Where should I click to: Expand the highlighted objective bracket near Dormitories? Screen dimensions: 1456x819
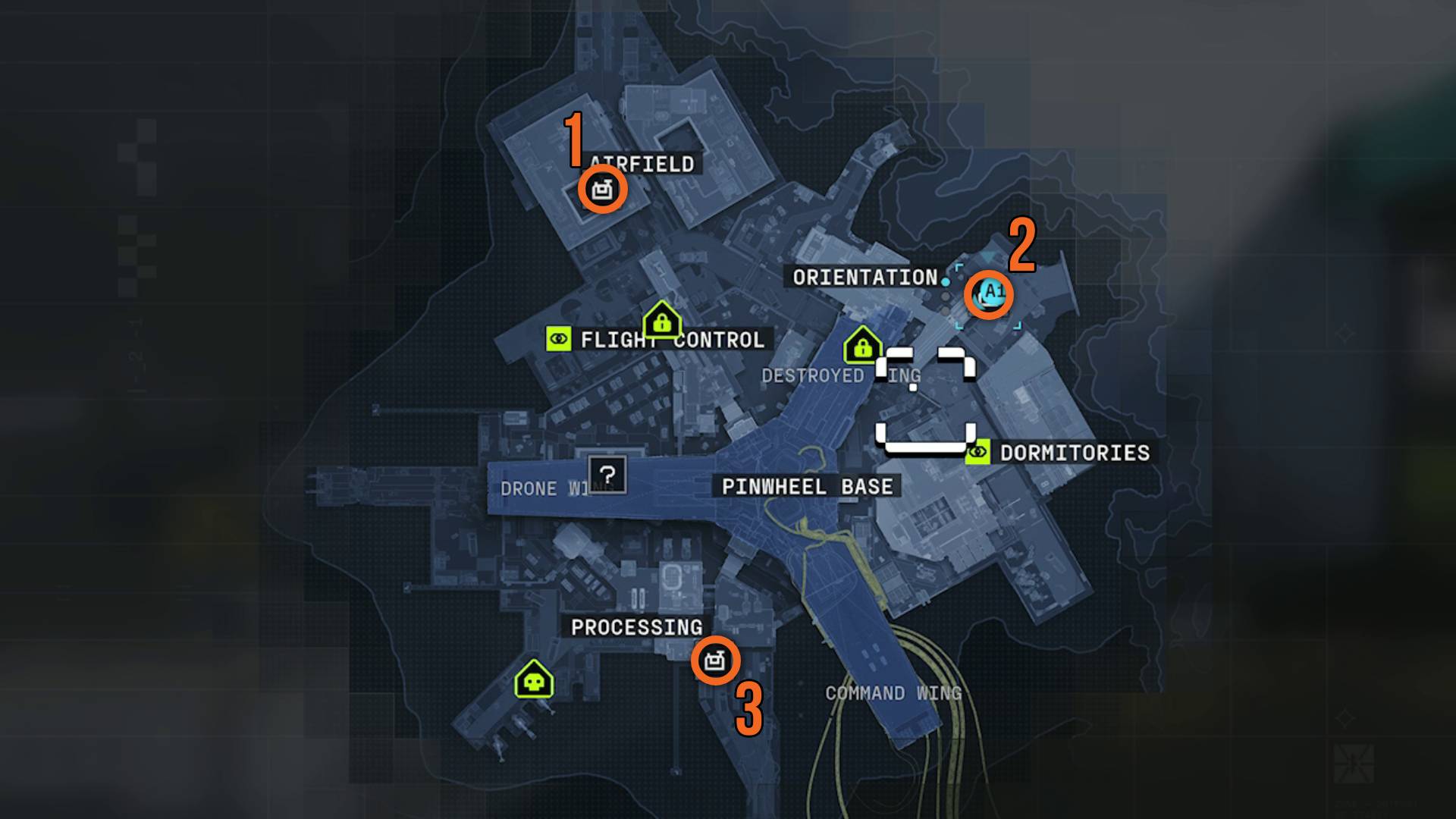click(x=925, y=438)
